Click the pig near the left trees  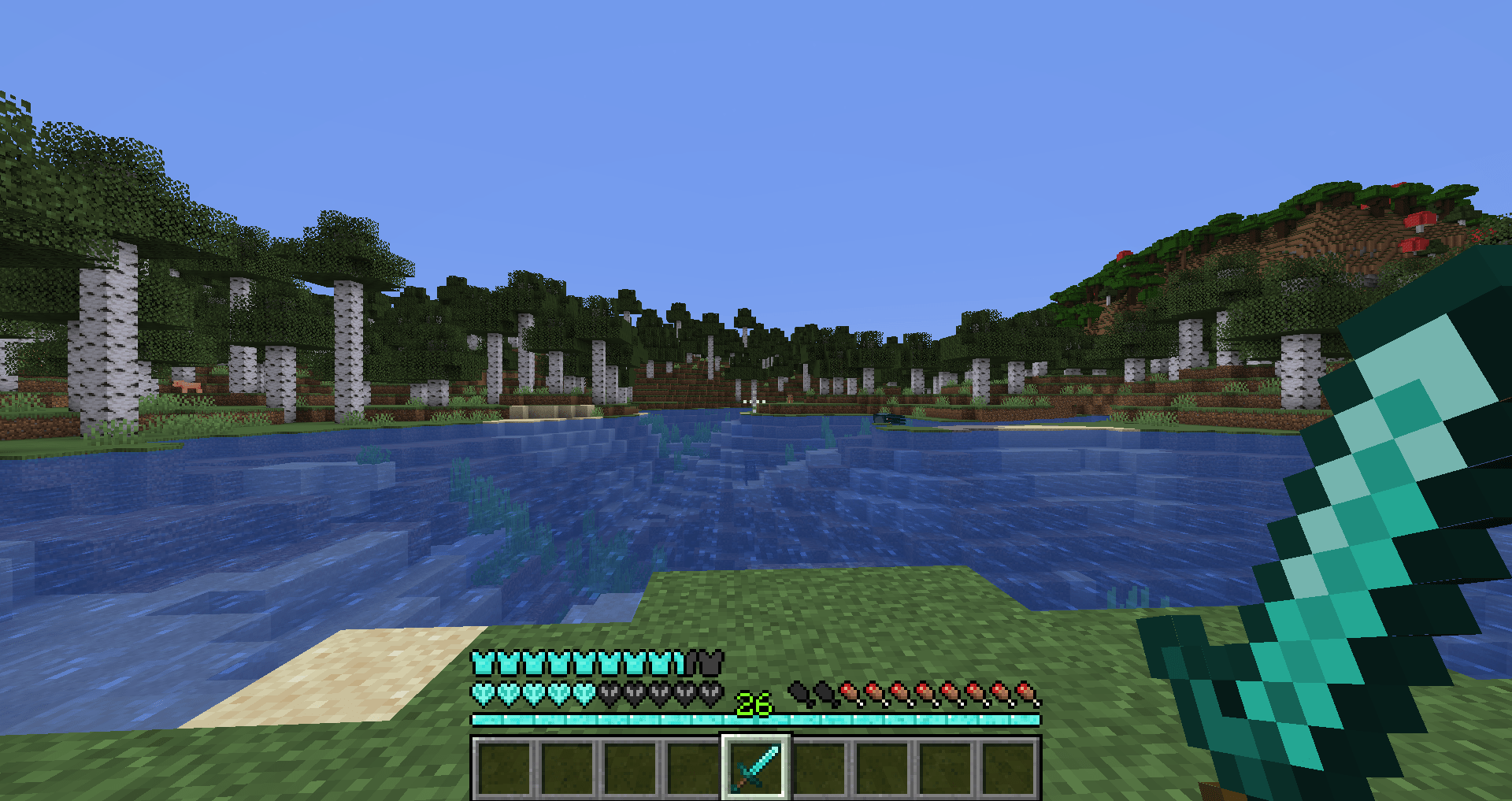[x=187, y=386]
